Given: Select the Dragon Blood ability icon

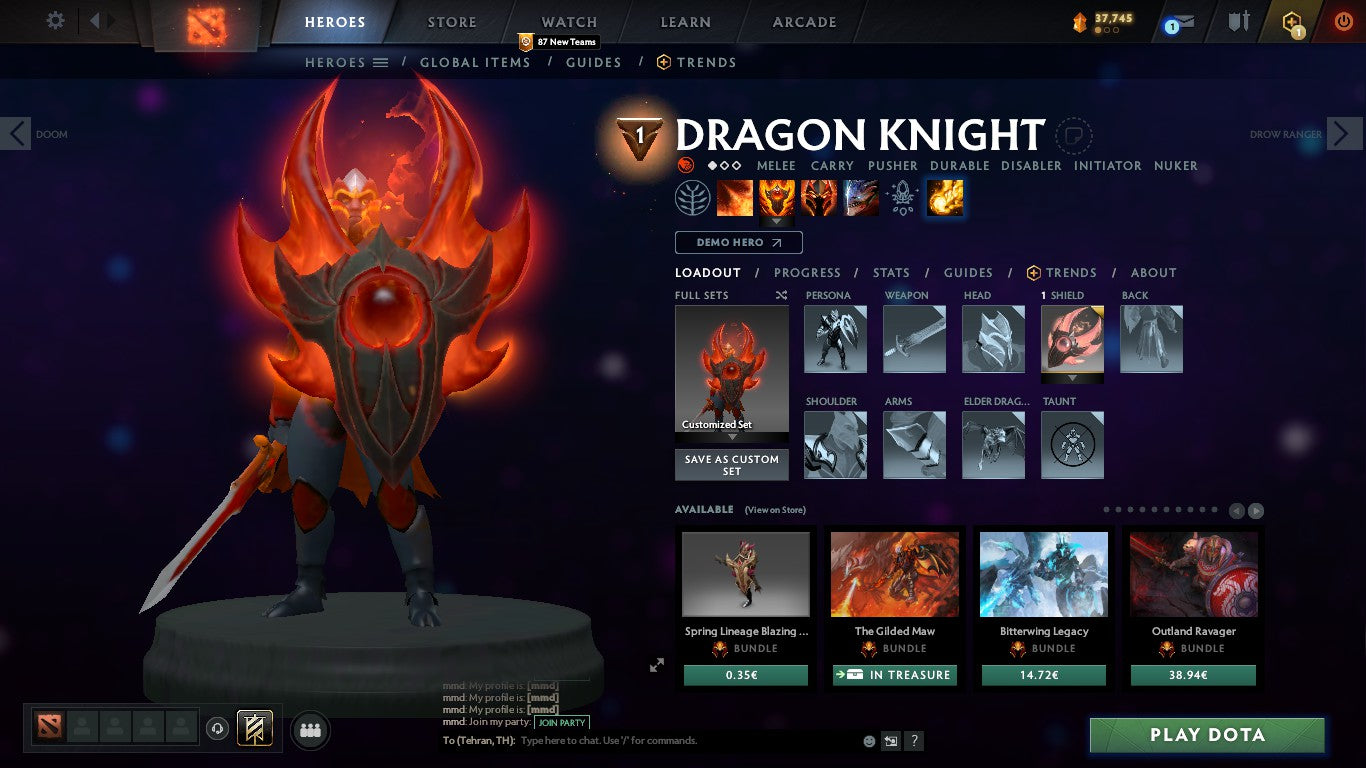Looking at the screenshot, I should 819,197.
